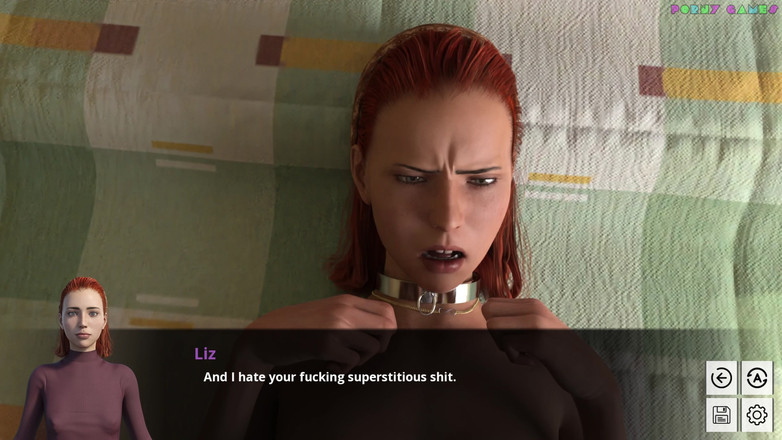This screenshot has height=440, width=782.
Task: Toggle auto-advance with the circled A button
Action: [757, 378]
